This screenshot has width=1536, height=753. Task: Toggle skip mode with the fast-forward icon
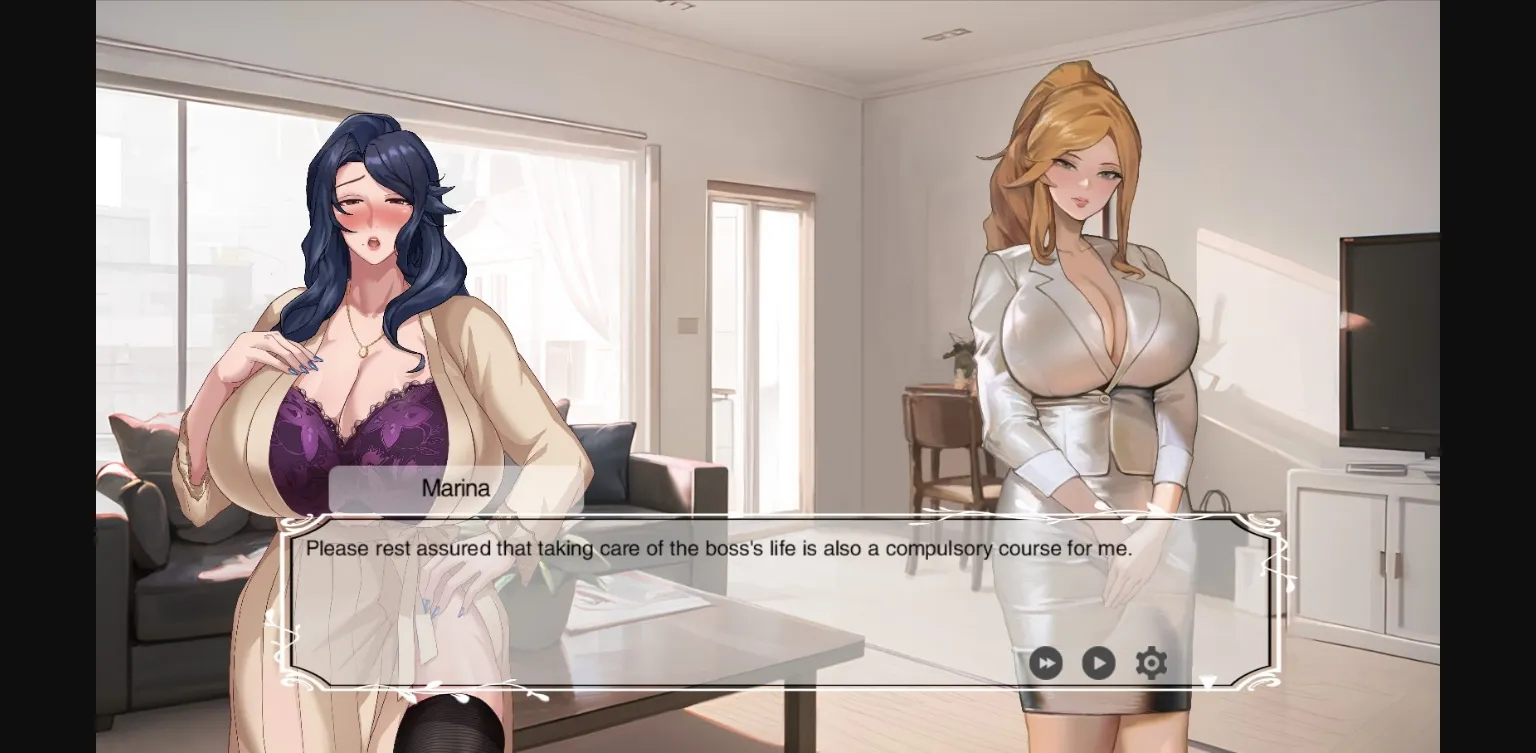point(1046,663)
